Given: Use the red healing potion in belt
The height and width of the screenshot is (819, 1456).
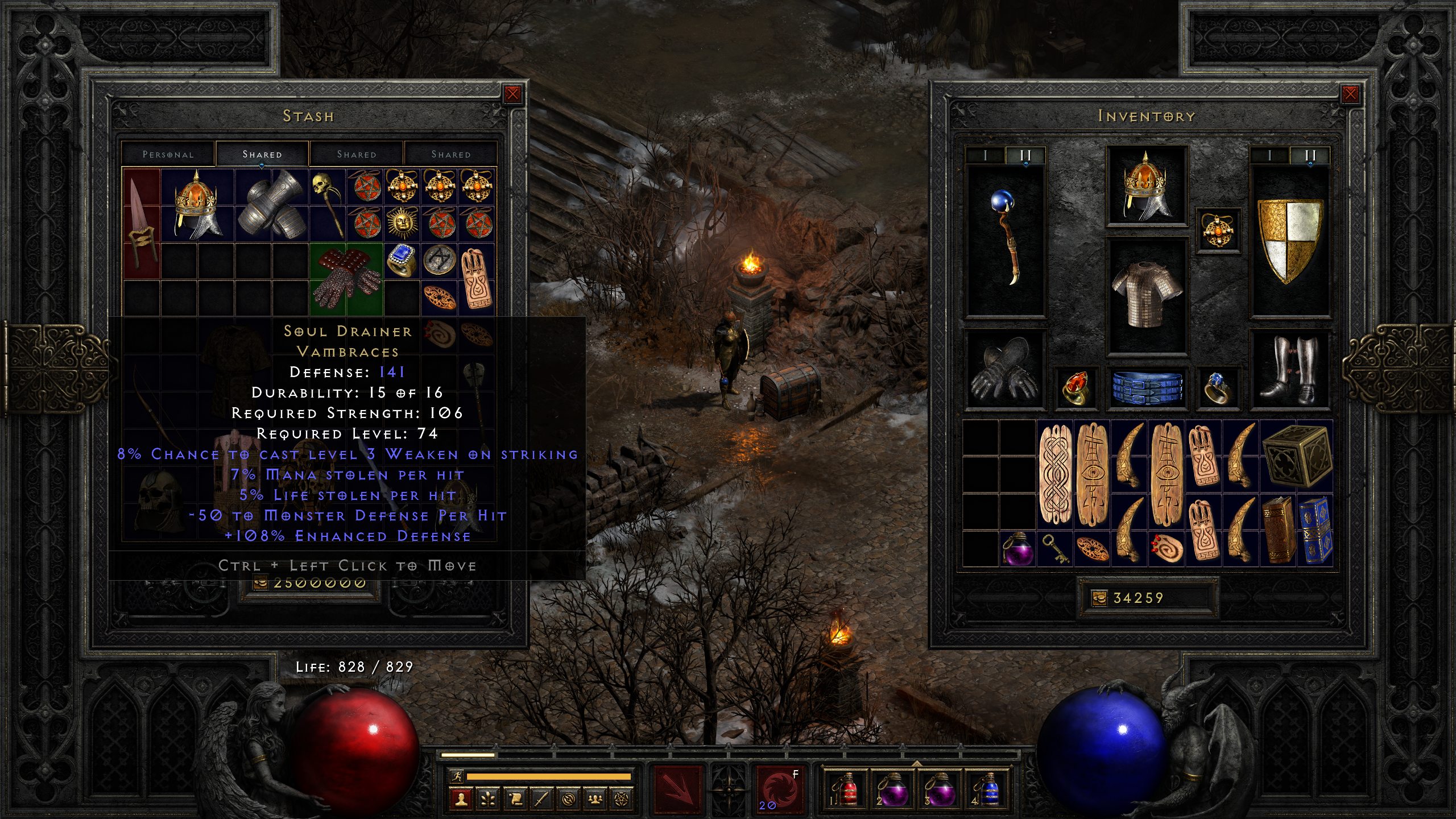Looking at the screenshot, I should 846,789.
